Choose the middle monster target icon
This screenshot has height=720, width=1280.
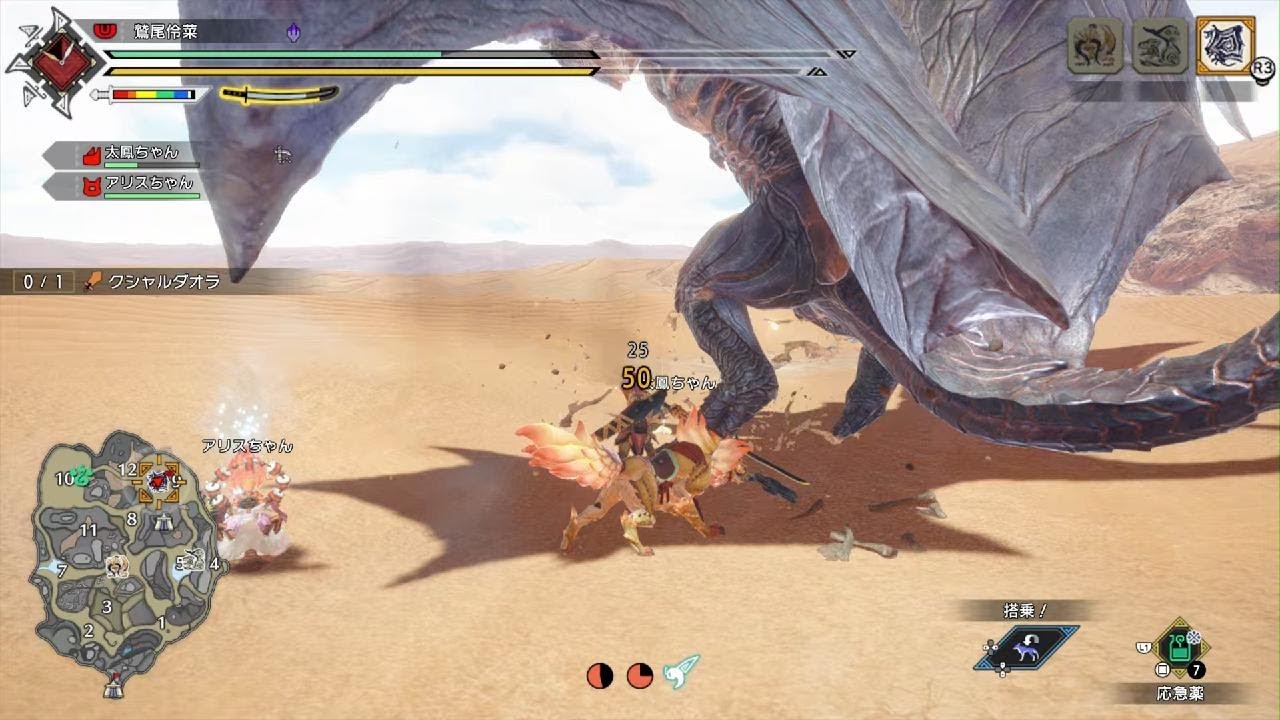1160,45
